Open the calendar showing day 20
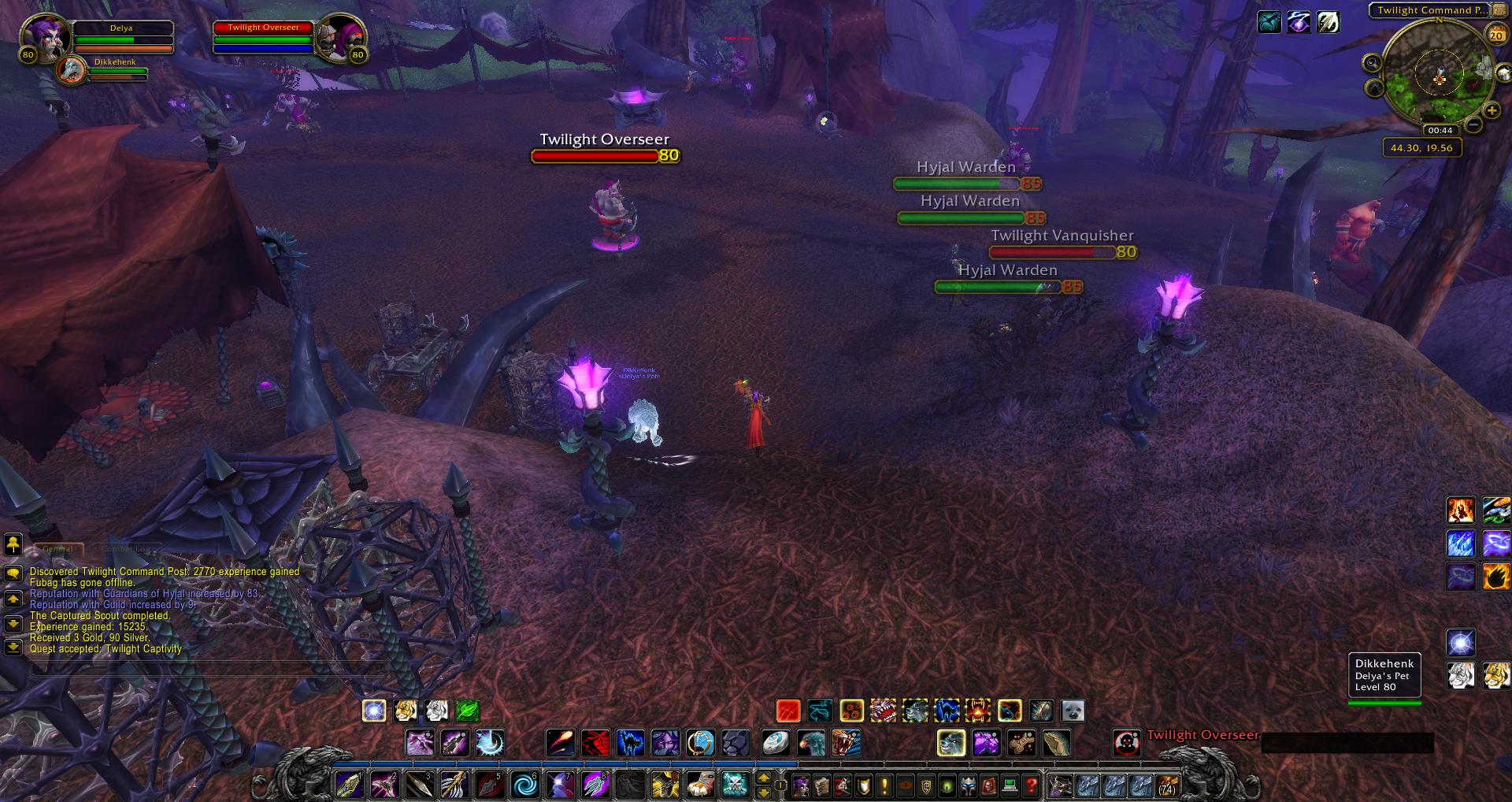Image resolution: width=1512 pixels, height=802 pixels. tap(1495, 35)
